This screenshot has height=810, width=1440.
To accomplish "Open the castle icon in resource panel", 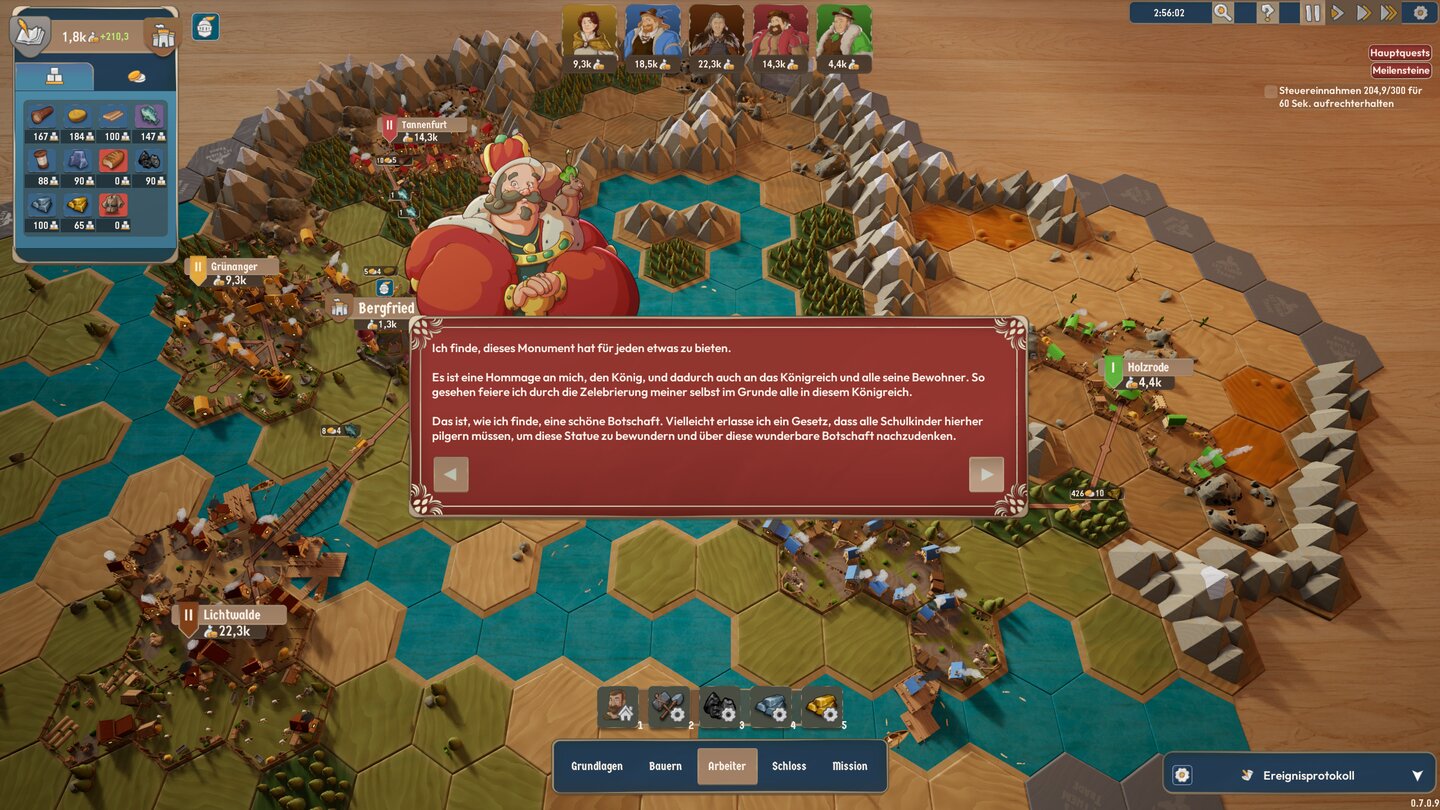I will tap(162, 37).
